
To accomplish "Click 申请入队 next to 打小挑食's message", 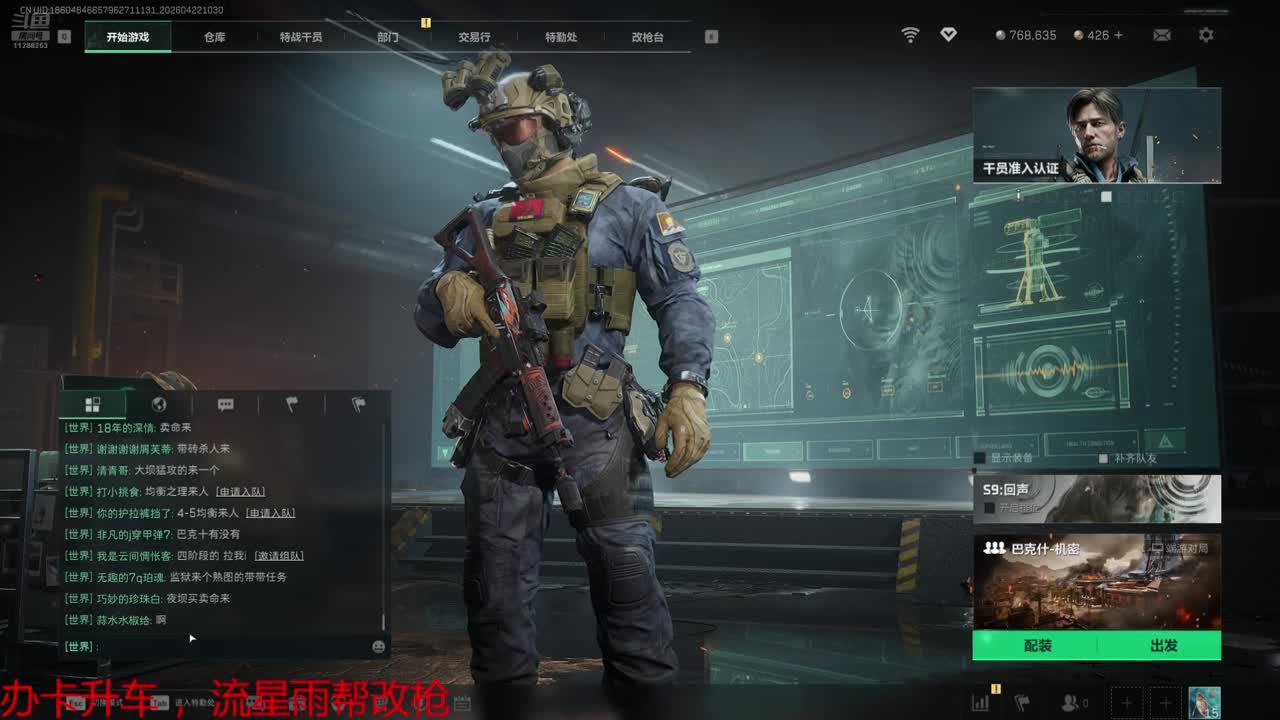I will 241,492.
